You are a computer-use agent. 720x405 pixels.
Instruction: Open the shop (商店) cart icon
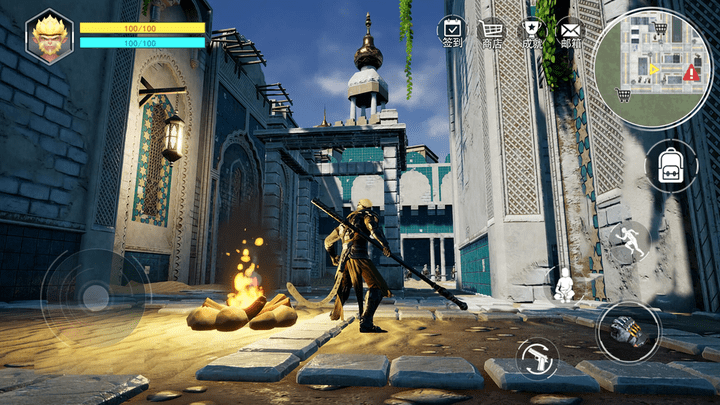coord(492,31)
